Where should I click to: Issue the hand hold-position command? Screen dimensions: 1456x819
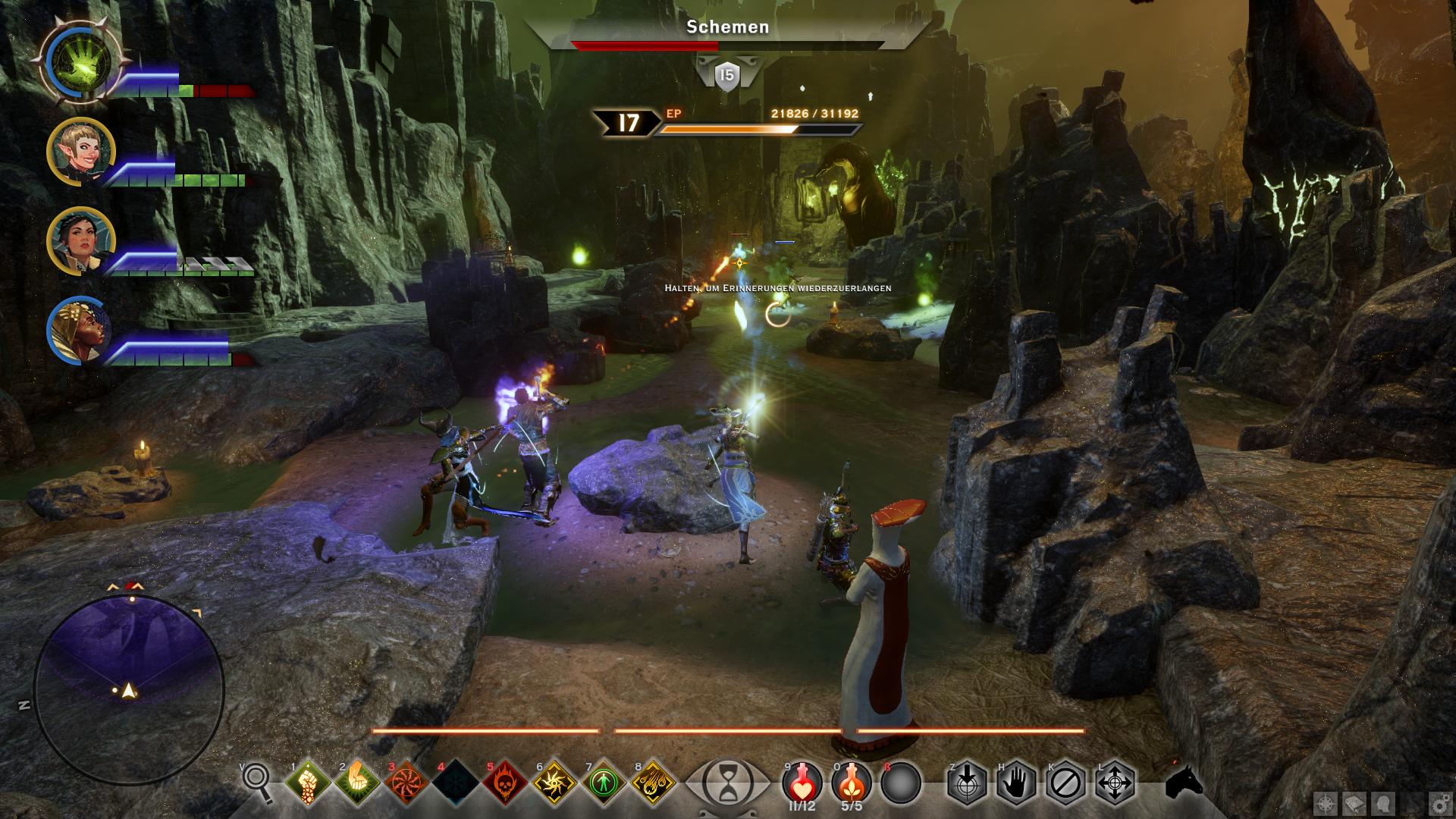click(1016, 783)
